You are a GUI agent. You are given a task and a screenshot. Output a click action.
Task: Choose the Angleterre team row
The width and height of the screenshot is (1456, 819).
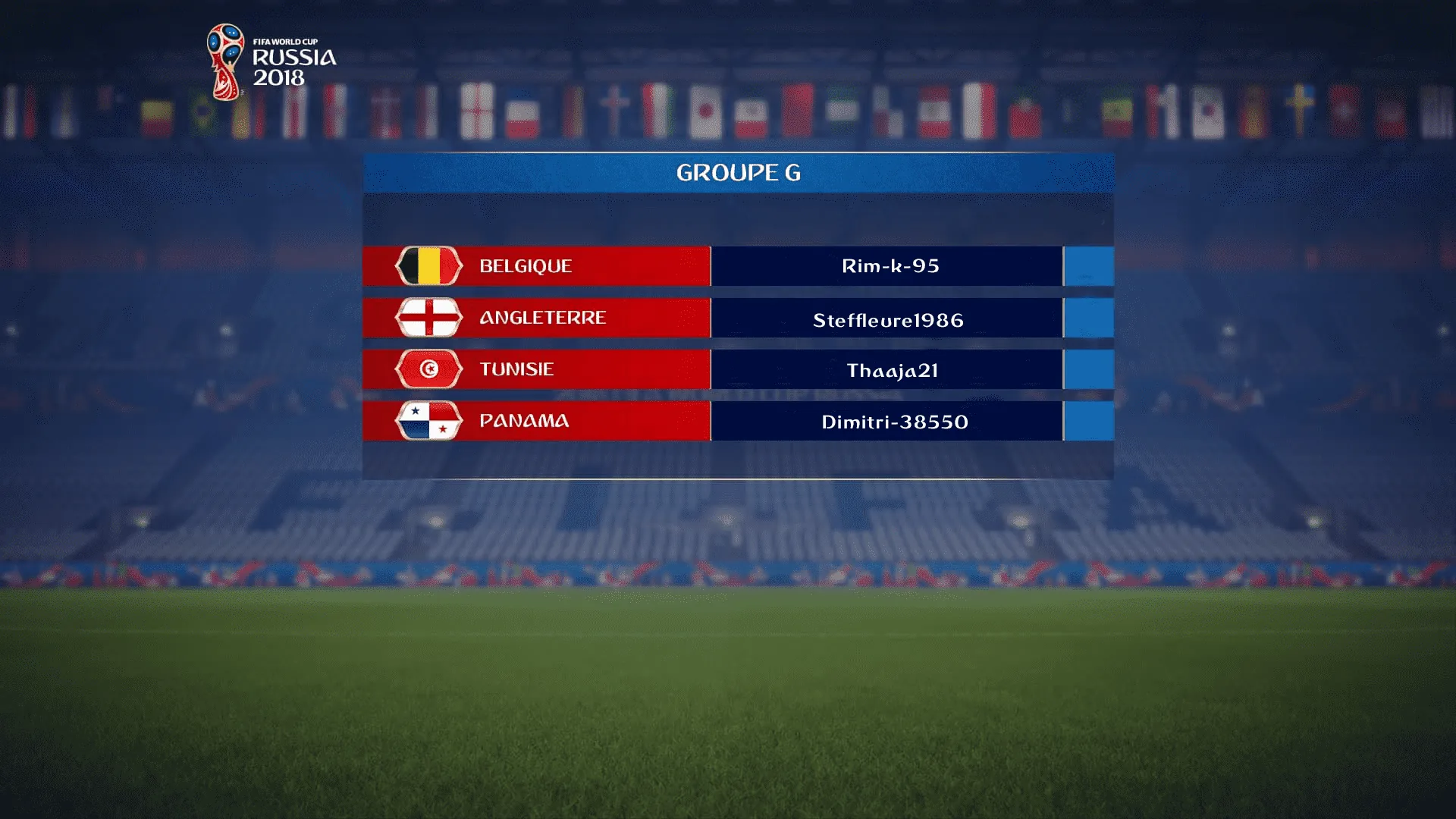(536, 318)
